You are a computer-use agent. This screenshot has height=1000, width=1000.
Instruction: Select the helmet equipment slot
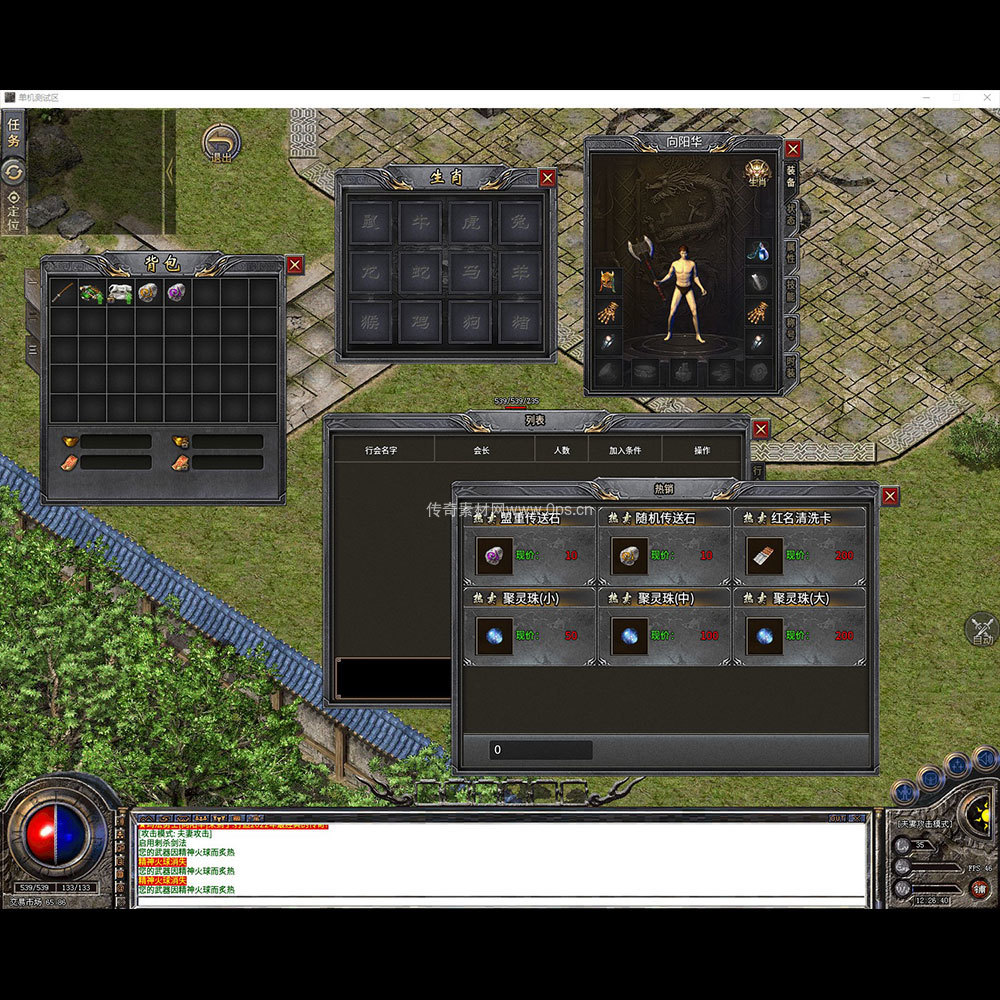[x=606, y=282]
